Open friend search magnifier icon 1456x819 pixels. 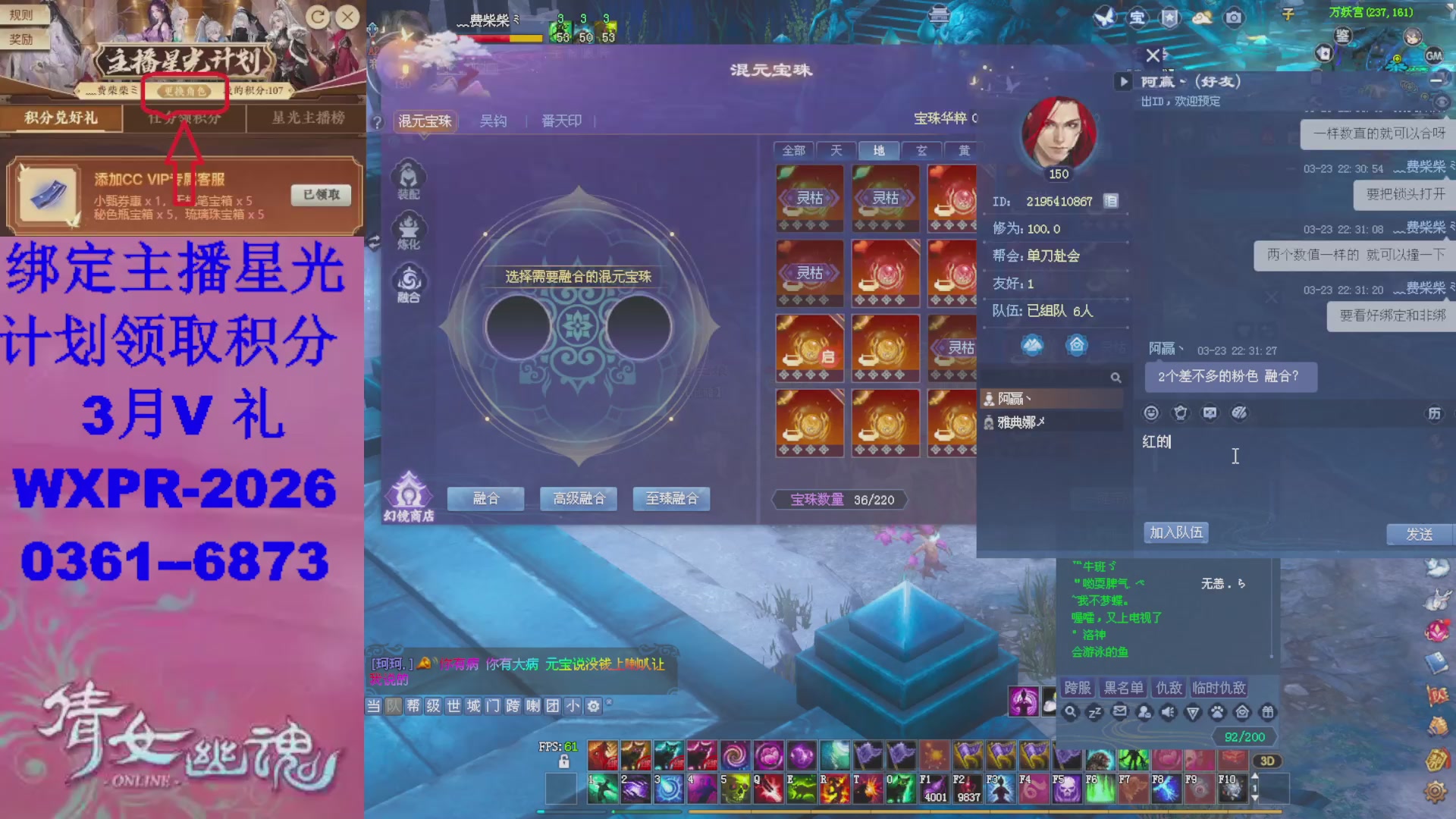1116,377
